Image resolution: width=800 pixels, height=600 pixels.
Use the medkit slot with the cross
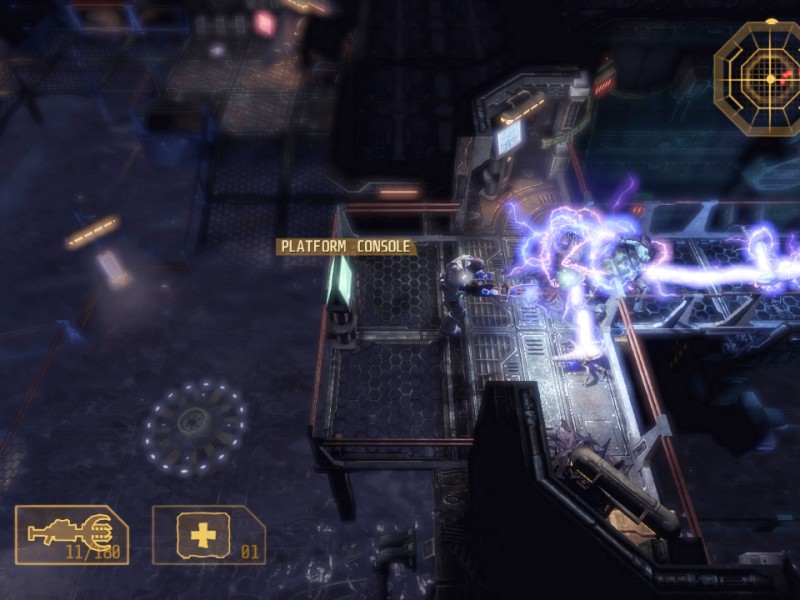tap(208, 535)
